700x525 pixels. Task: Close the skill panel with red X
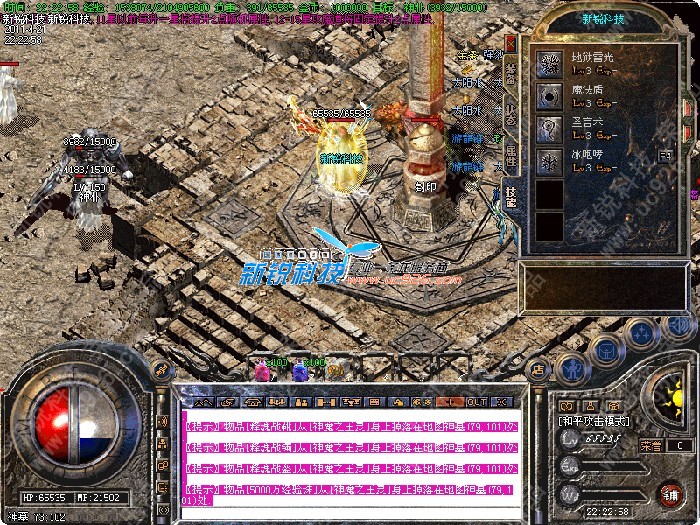511,45
